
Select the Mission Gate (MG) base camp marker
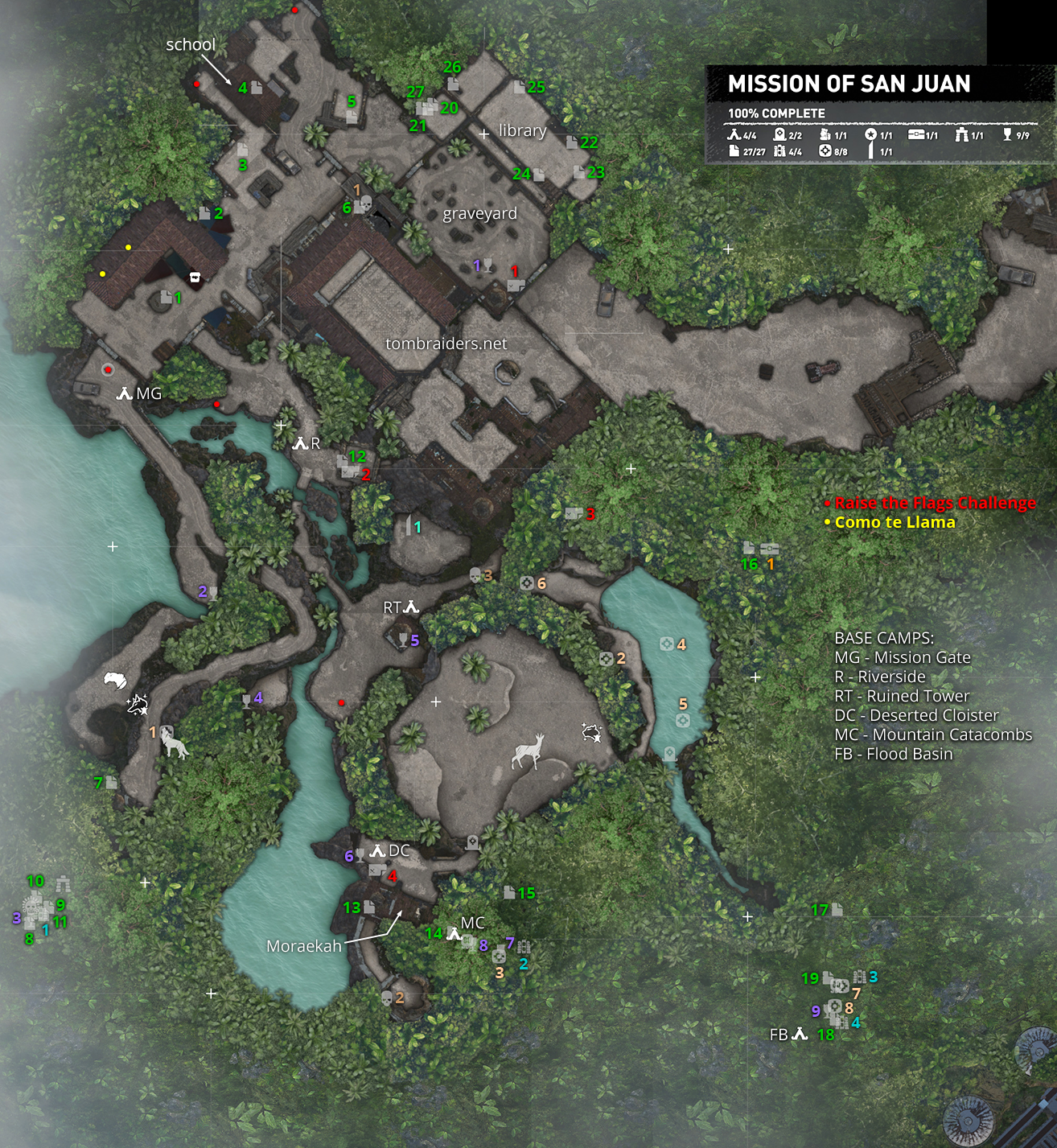point(125,393)
